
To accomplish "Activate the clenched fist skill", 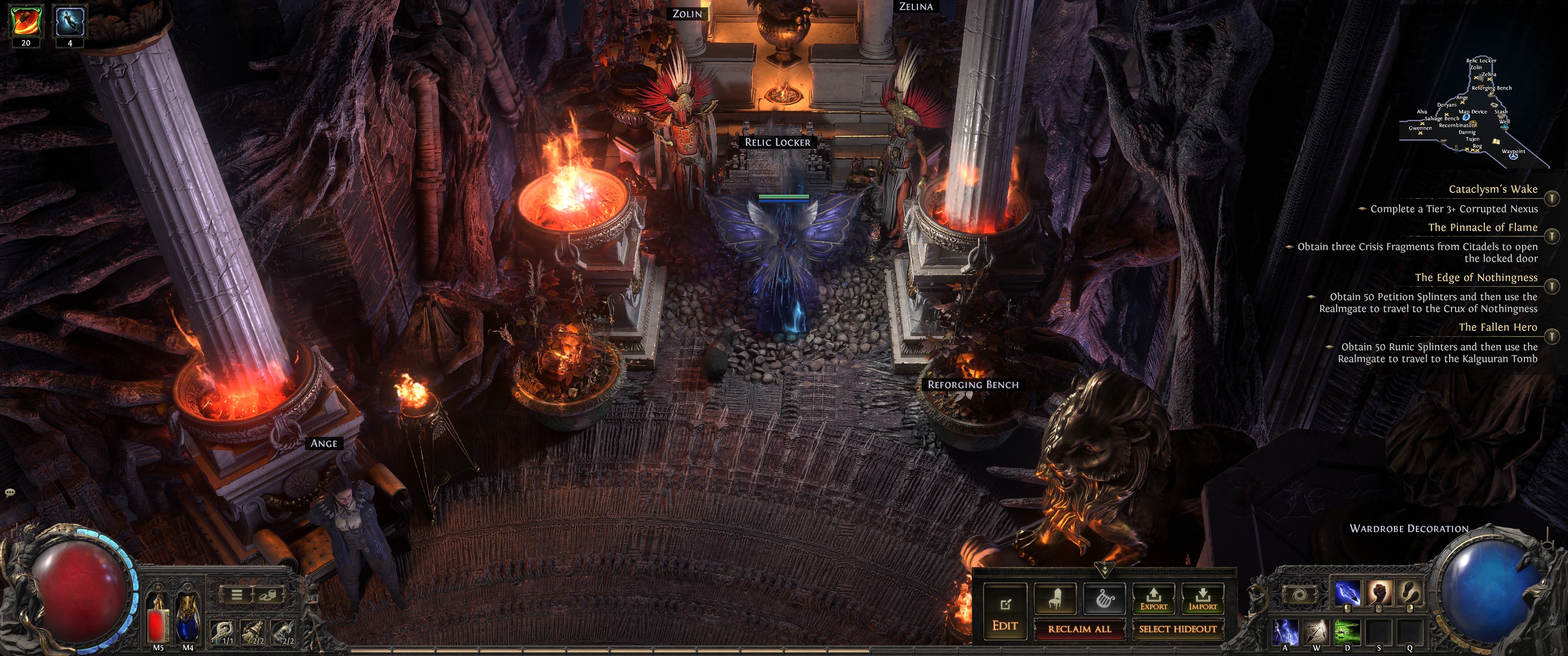I will point(1379,593).
